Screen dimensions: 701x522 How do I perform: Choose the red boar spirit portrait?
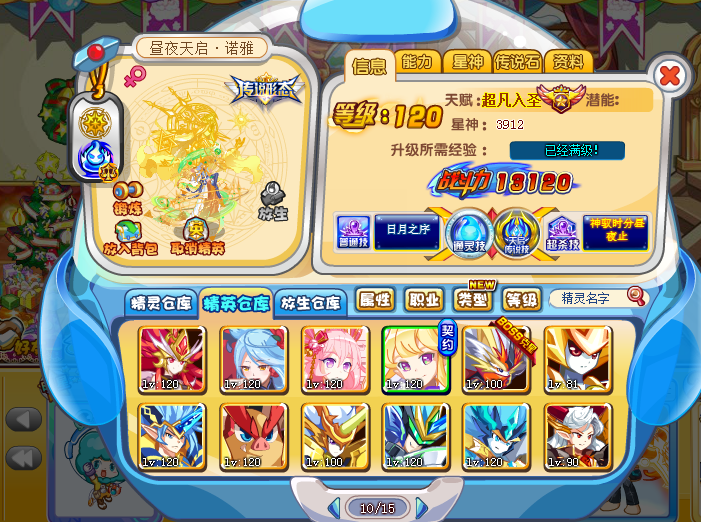(x=254, y=436)
